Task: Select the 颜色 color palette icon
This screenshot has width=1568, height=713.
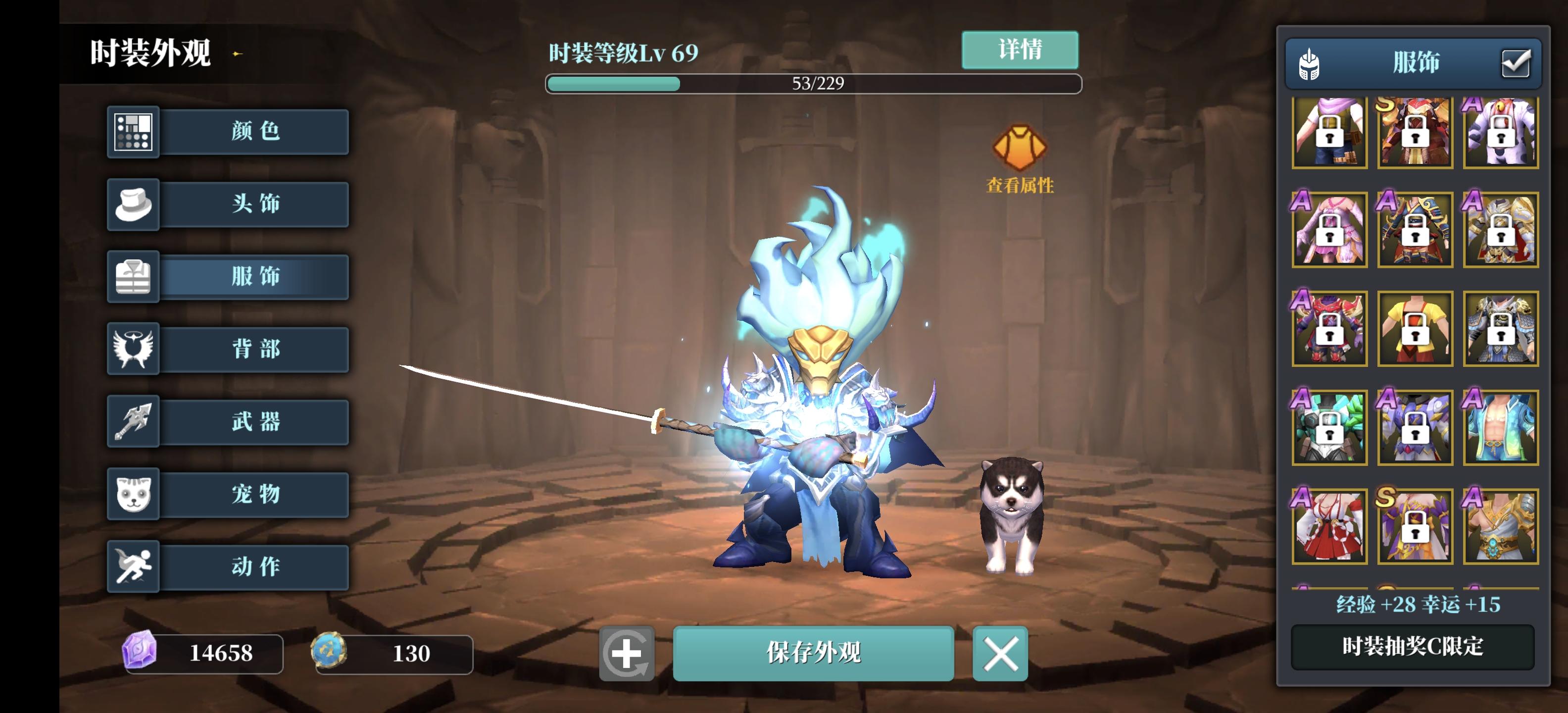Action: (x=133, y=132)
